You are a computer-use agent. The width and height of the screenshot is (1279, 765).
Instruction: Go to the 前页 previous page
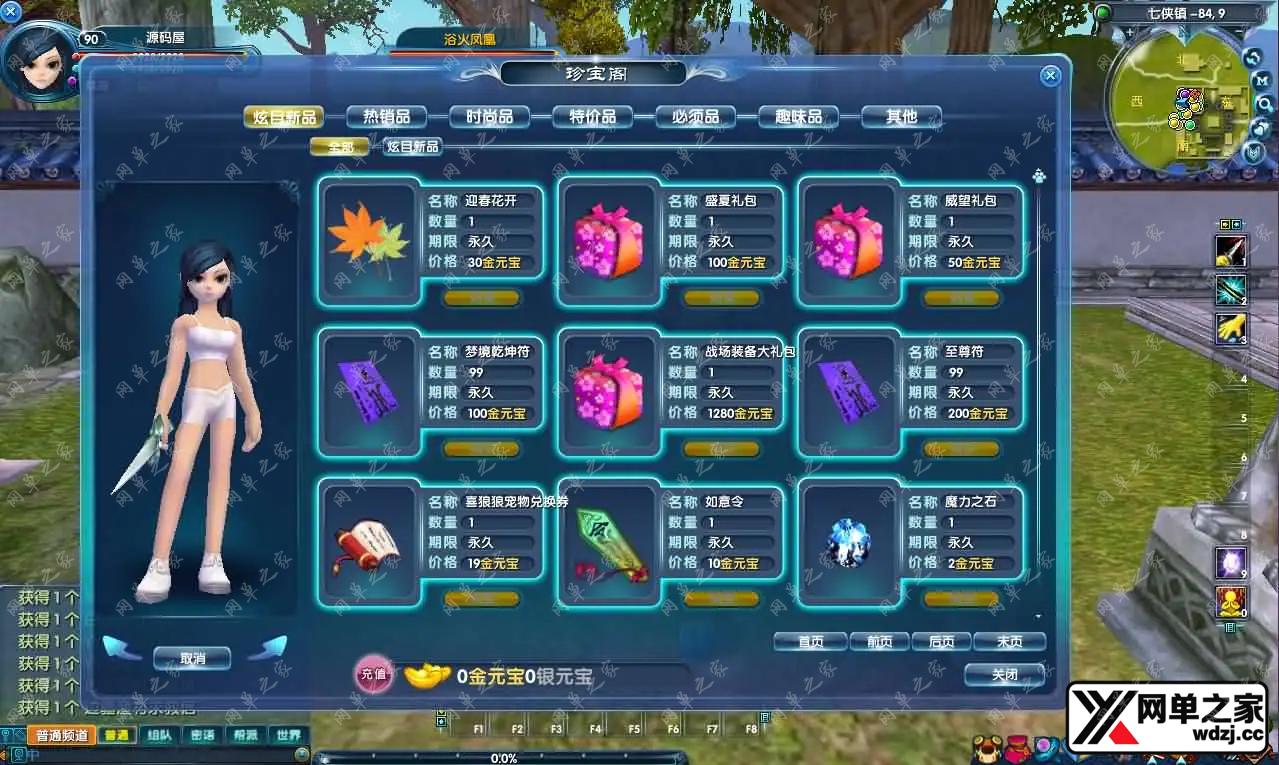point(879,642)
